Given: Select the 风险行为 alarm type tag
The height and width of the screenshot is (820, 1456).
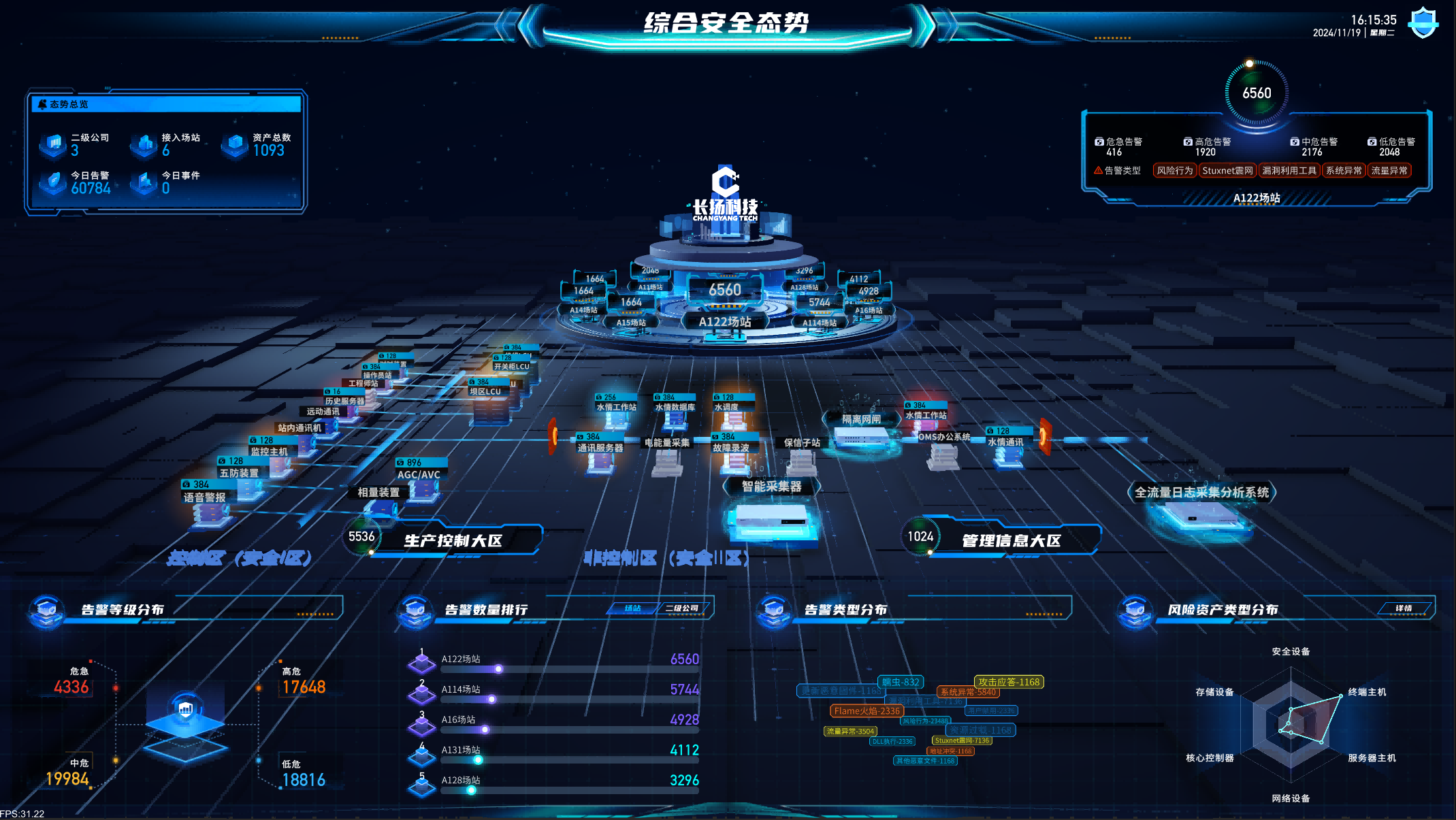Looking at the screenshot, I should pos(1175,171).
